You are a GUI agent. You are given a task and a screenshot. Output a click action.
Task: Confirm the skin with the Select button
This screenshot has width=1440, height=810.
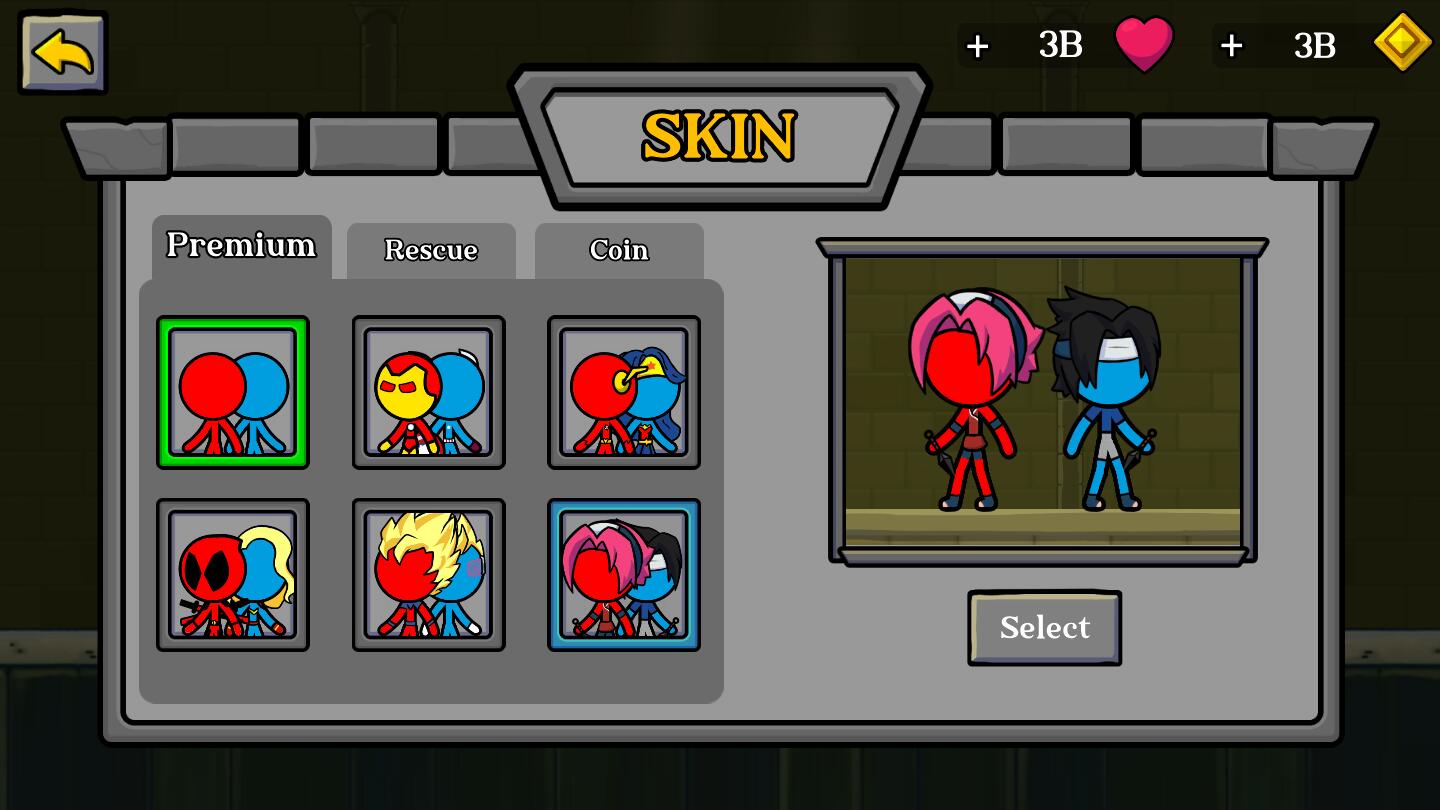pyautogui.click(x=1044, y=628)
